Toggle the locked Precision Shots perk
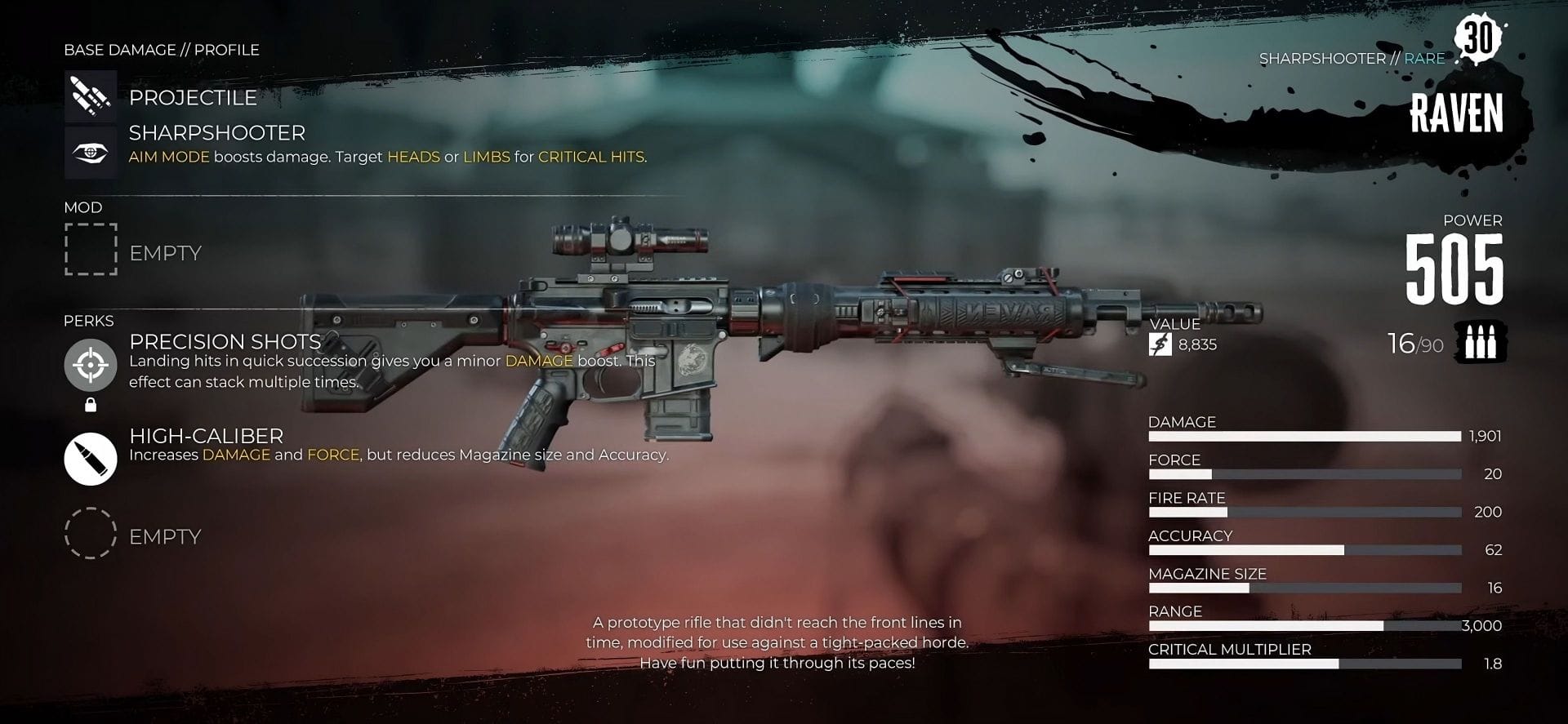Viewport: 1568px width, 724px height. click(x=90, y=366)
